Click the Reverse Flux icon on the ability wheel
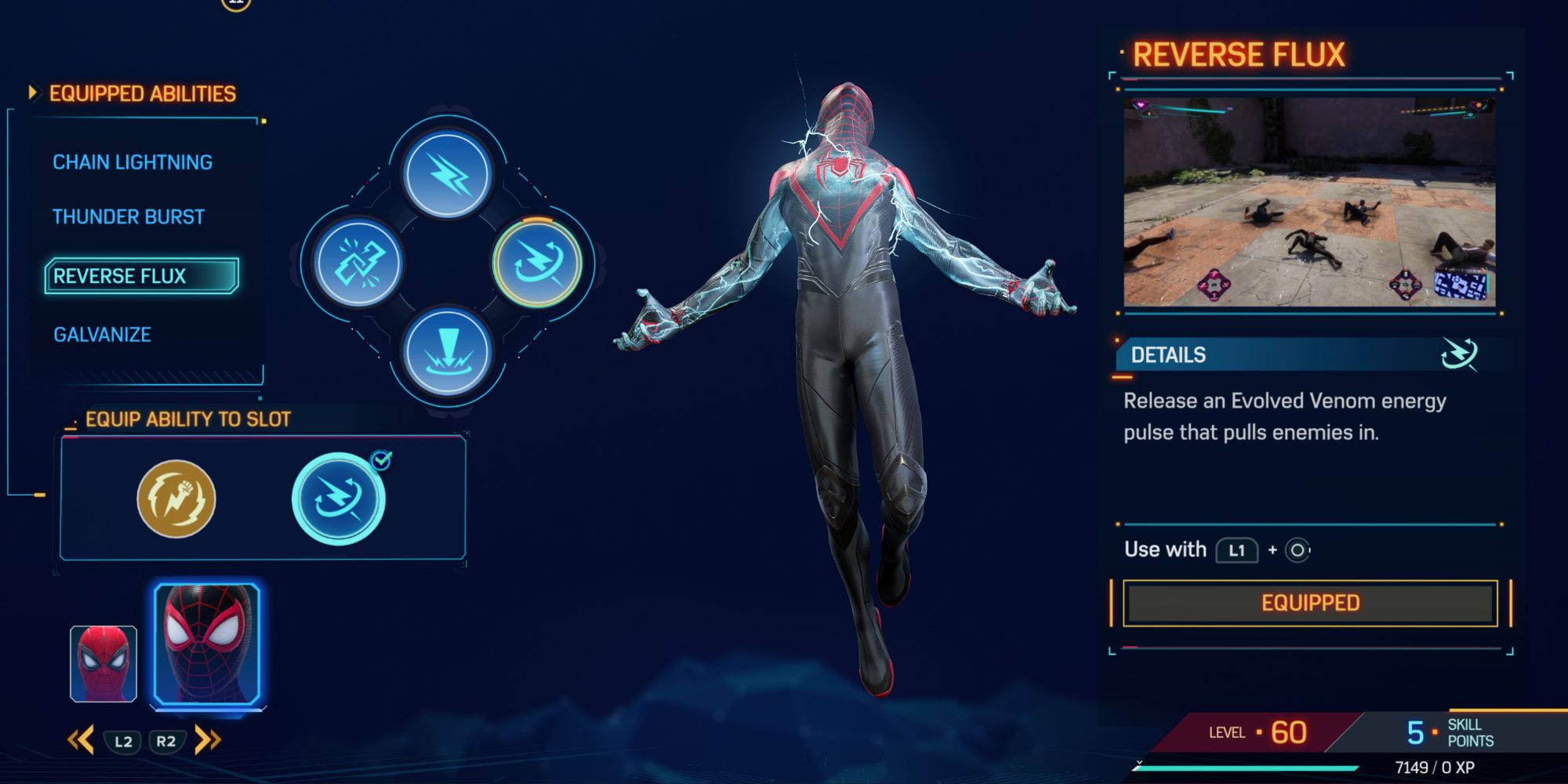This screenshot has height=784, width=1568. [537, 263]
